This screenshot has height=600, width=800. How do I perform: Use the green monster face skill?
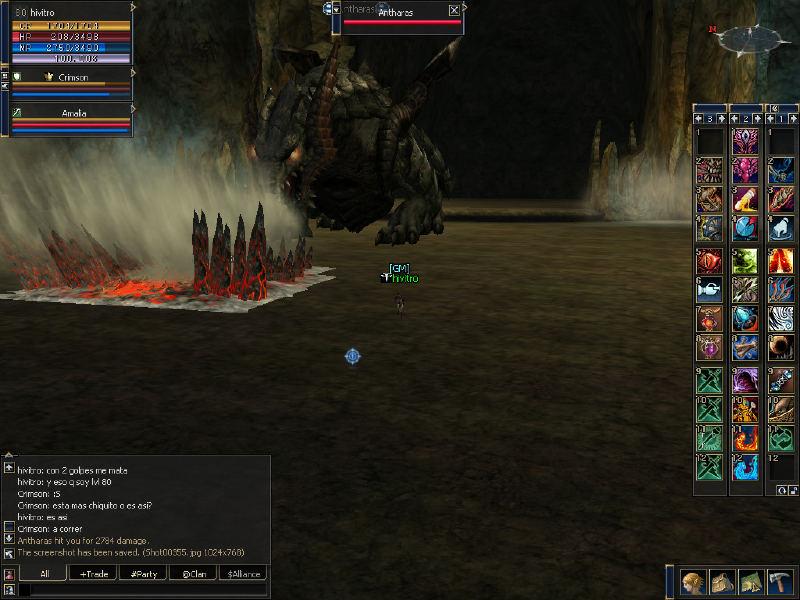[x=745, y=260]
